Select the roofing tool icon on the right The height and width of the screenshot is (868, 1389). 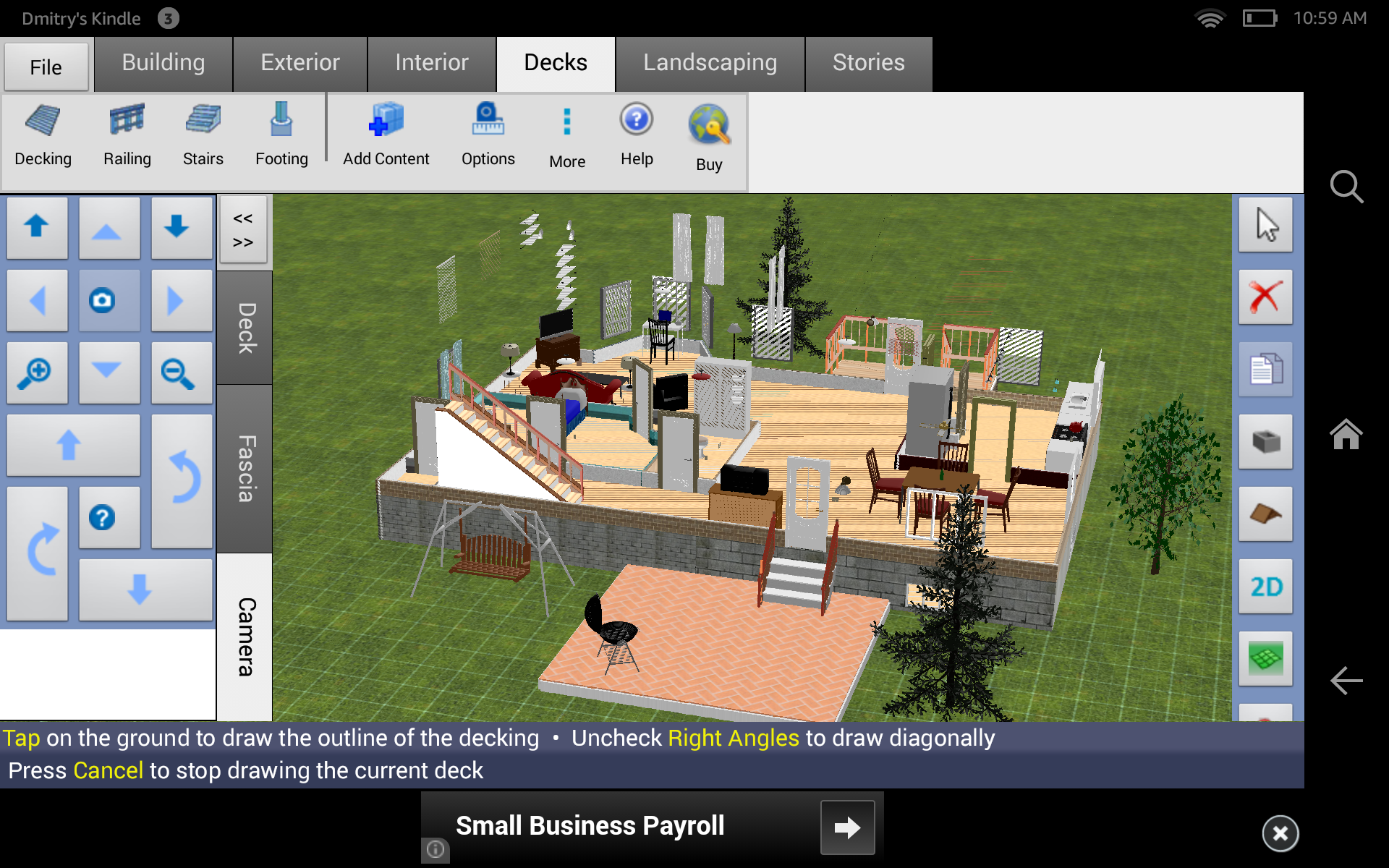click(1265, 515)
